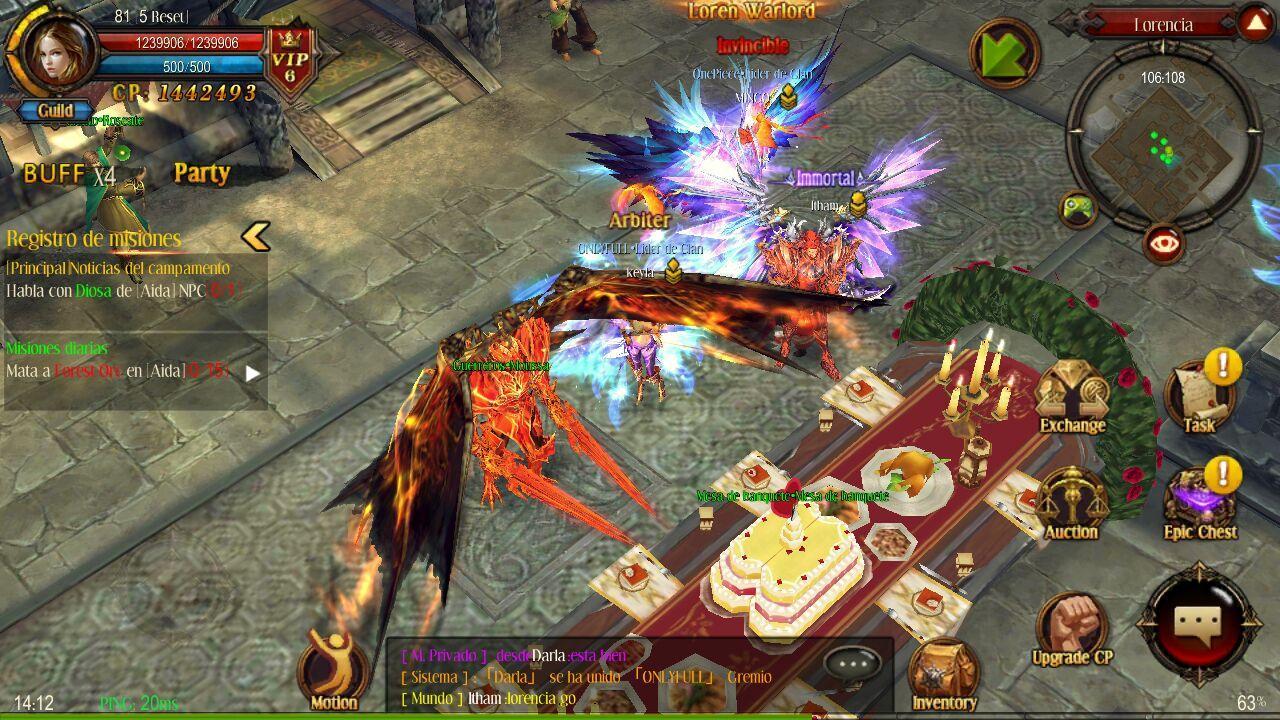Show the BUFF X4 details
Viewport: 1280px width, 720px height.
pos(69,174)
